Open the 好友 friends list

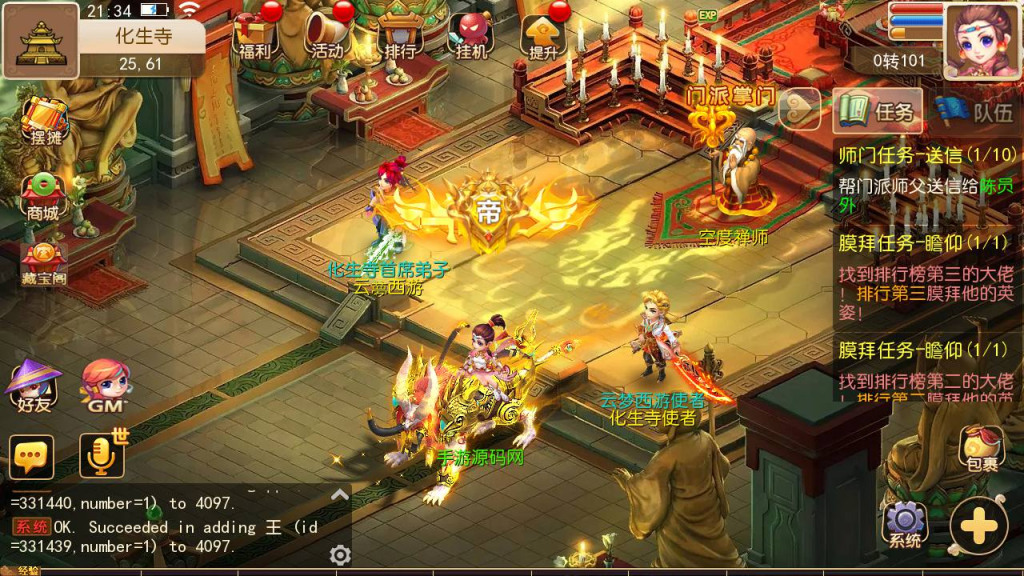[33, 385]
